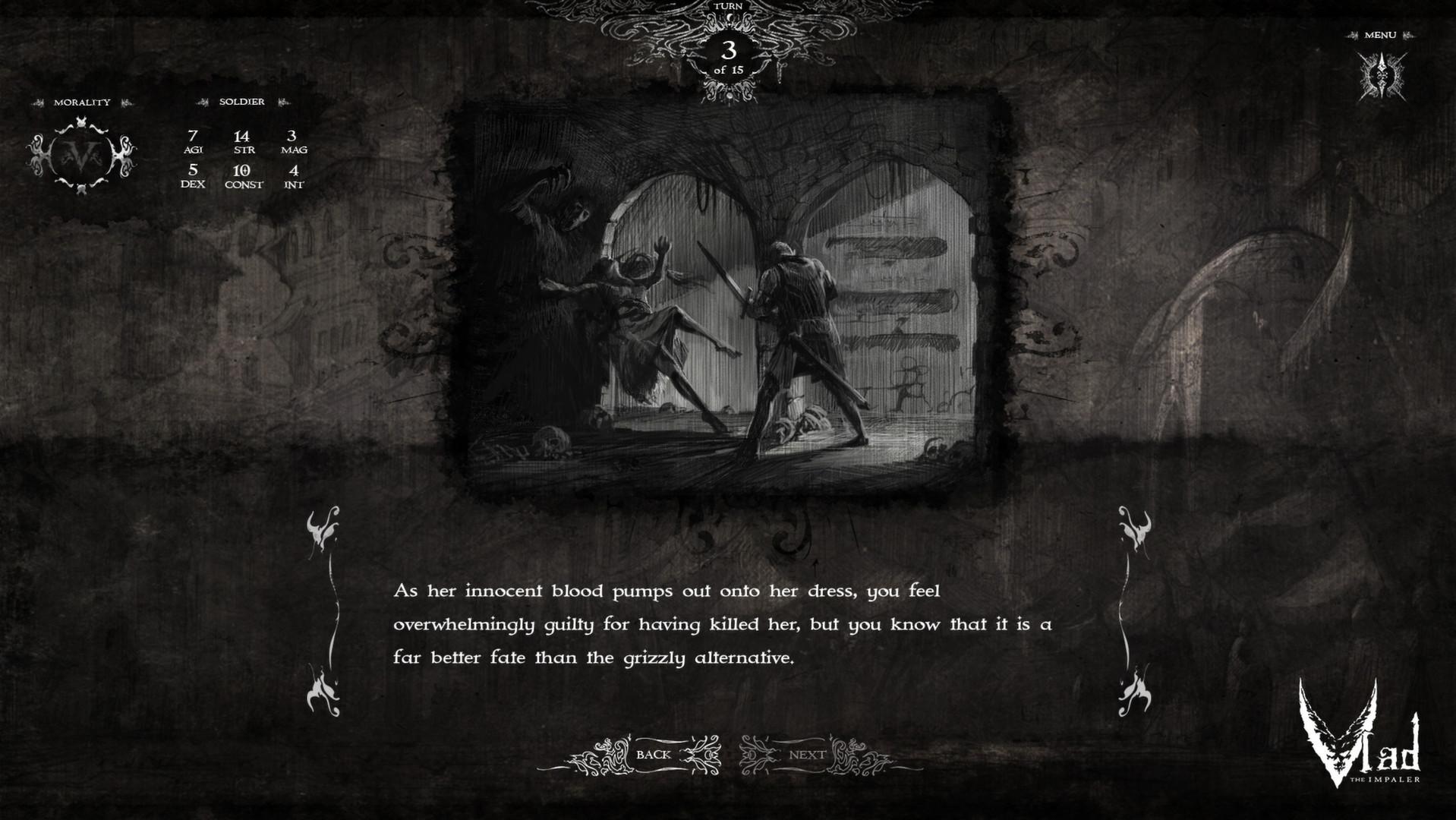1456x820 pixels.
Task: Expand the Soldier stats panel header
Action: (x=241, y=101)
